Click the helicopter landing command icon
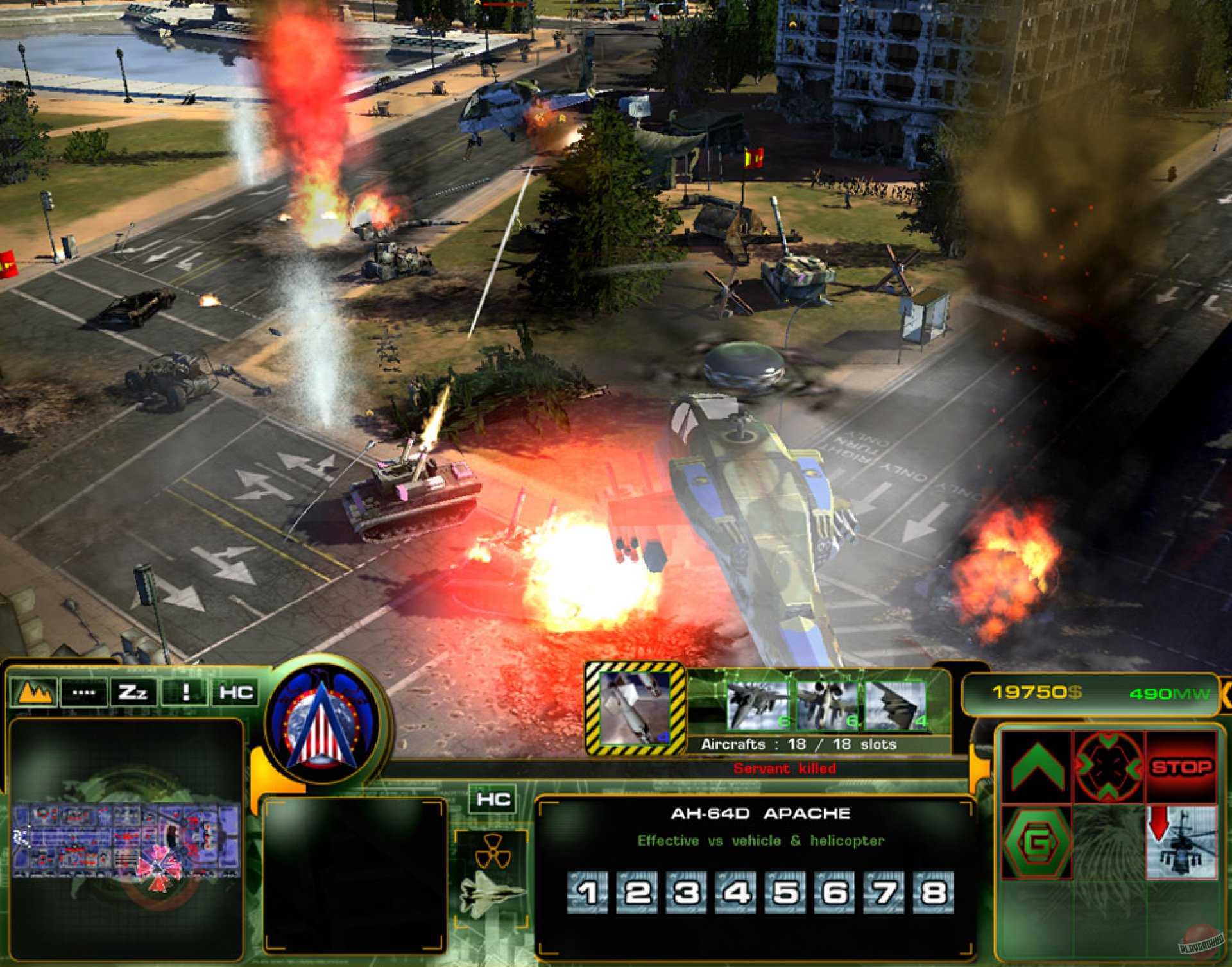Screen dimensions: 1232x967 click(x=1181, y=842)
